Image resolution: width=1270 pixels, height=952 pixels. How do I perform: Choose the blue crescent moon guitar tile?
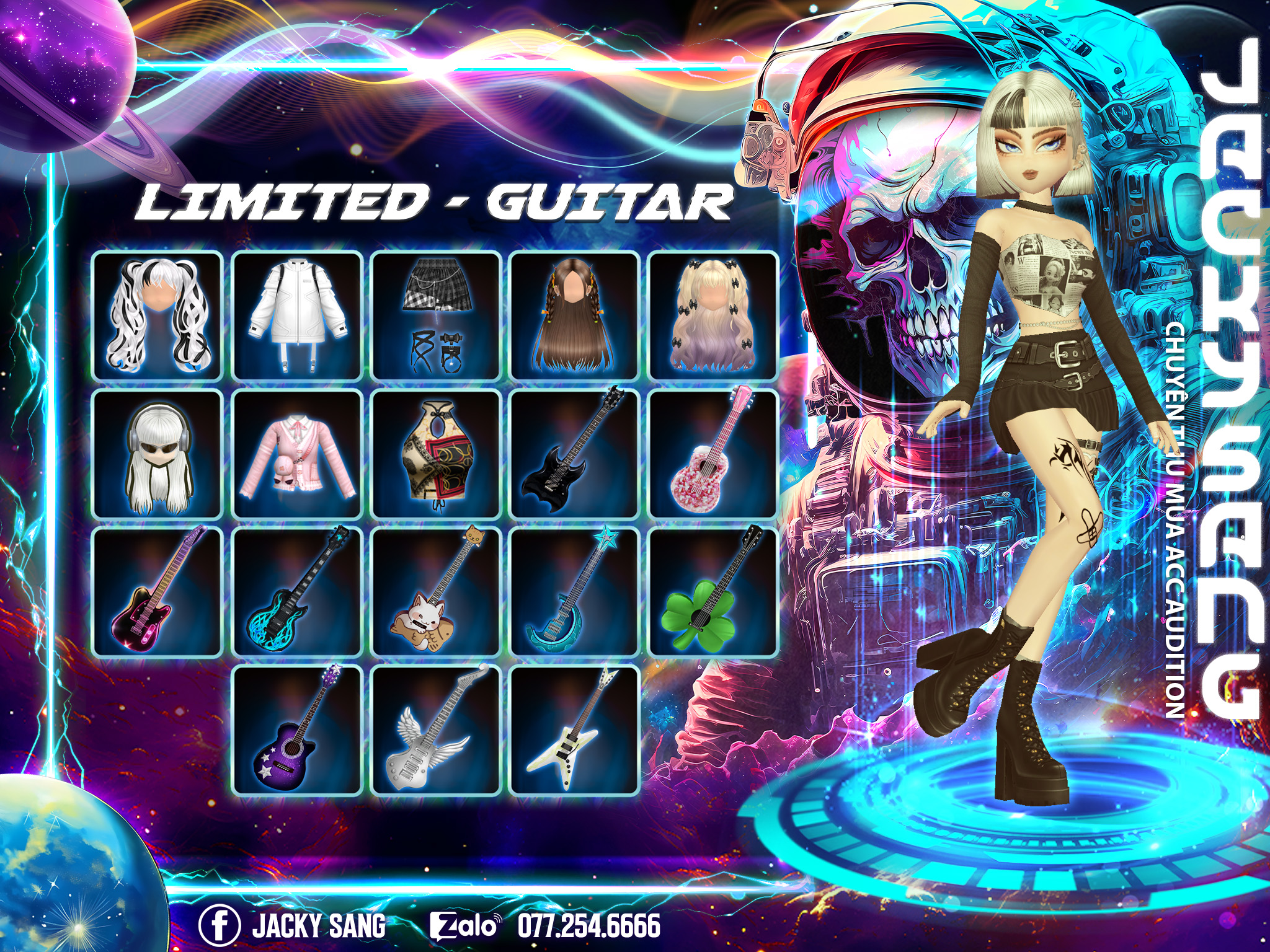(x=575, y=593)
